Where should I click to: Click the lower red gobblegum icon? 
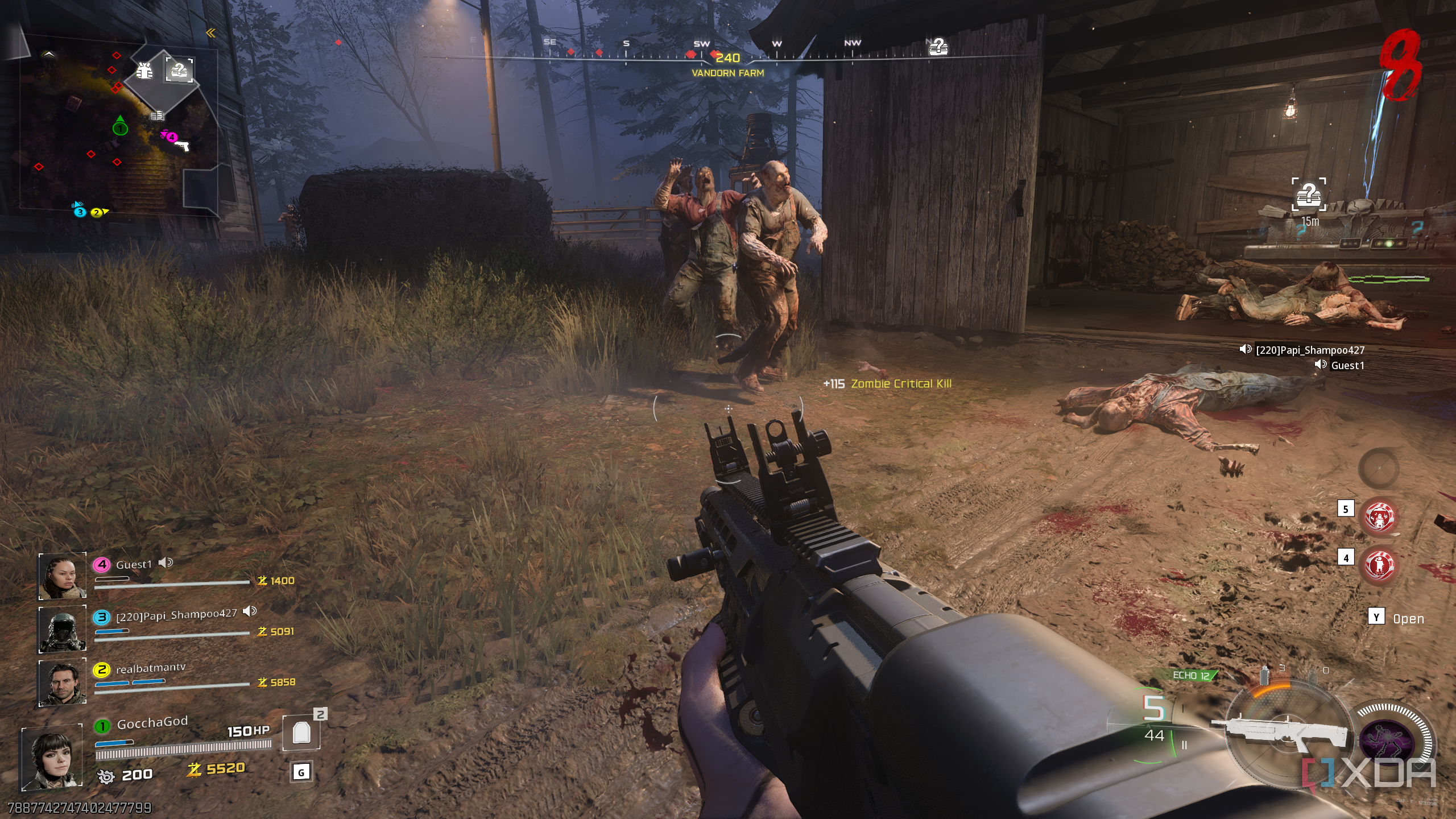point(1379,565)
